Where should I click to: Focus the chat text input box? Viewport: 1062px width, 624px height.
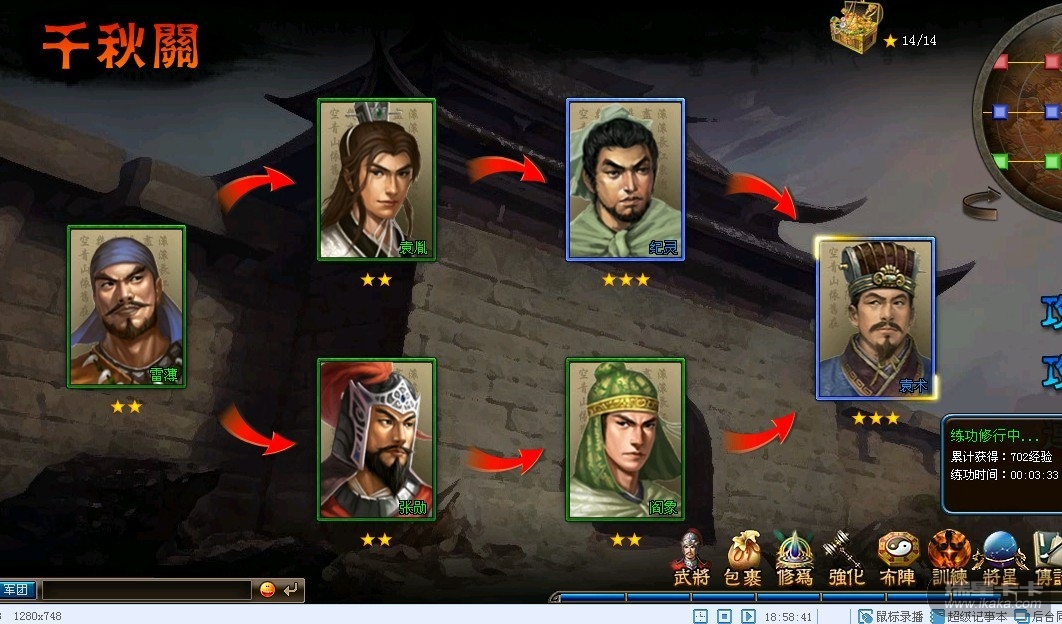(x=146, y=590)
